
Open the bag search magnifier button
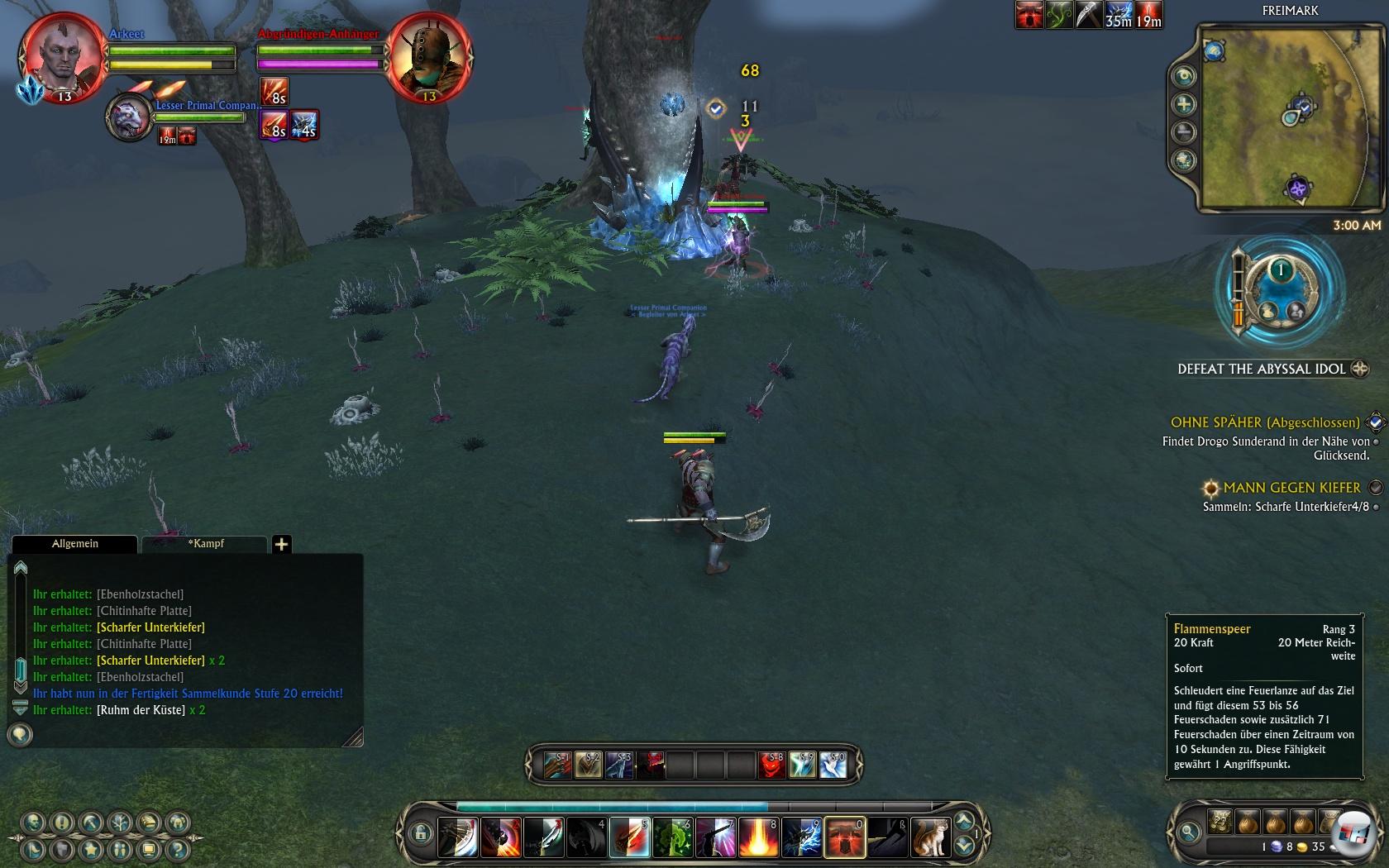coord(1188,832)
